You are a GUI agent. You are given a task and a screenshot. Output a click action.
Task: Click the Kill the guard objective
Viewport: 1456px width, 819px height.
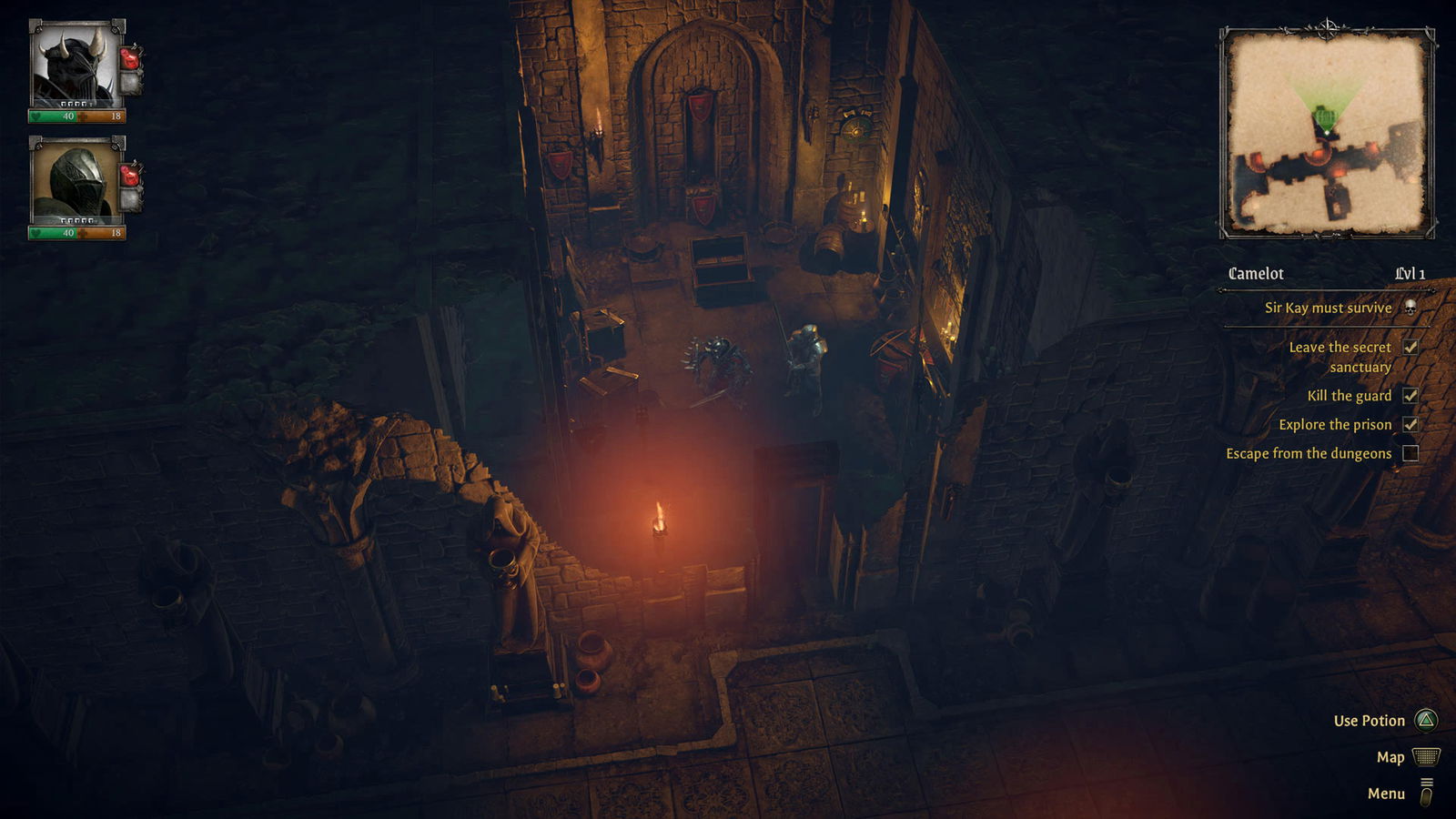pyautogui.click(x=1350, y=395)
